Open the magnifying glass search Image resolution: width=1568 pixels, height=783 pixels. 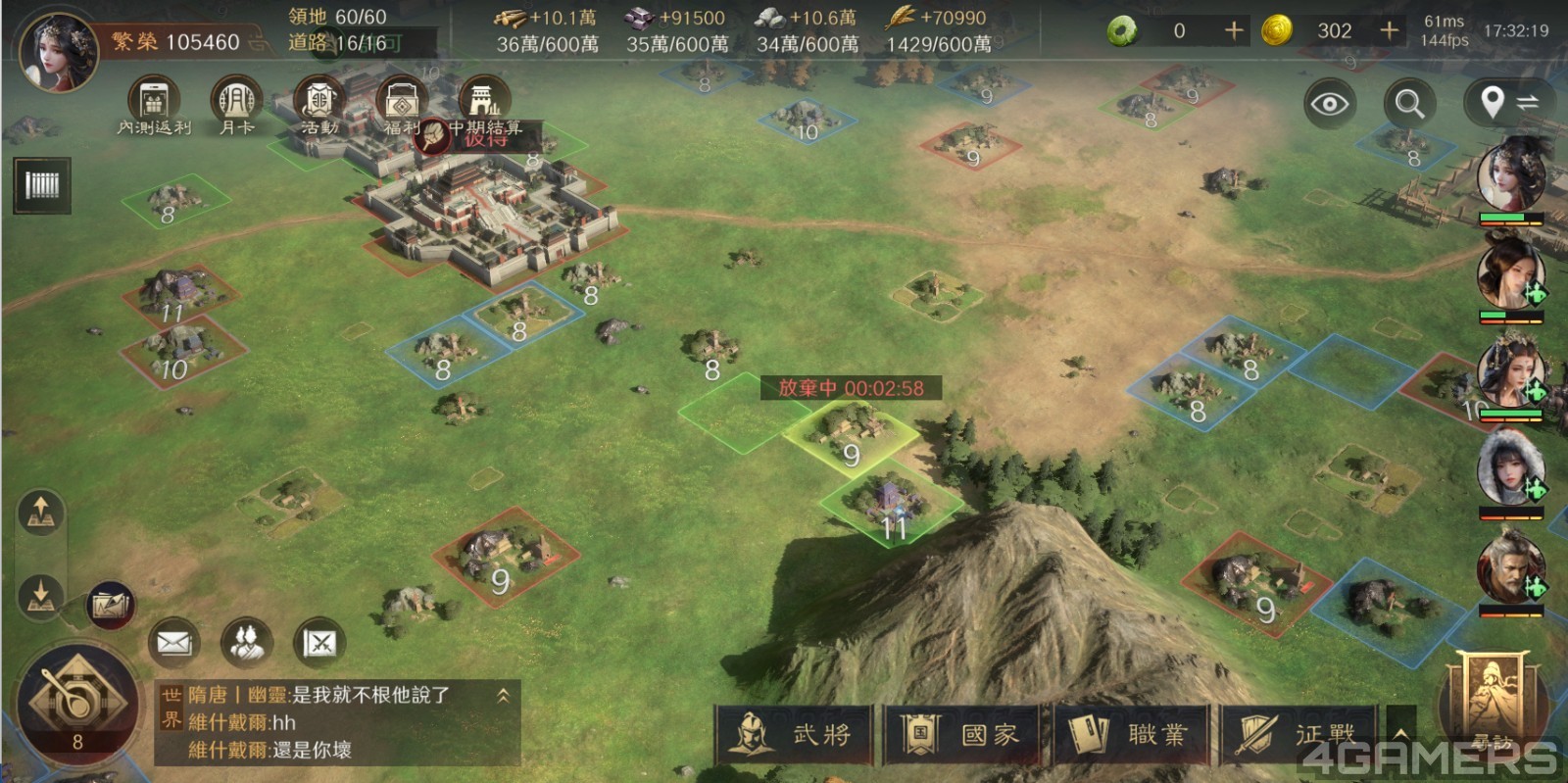coord(1410,103)
